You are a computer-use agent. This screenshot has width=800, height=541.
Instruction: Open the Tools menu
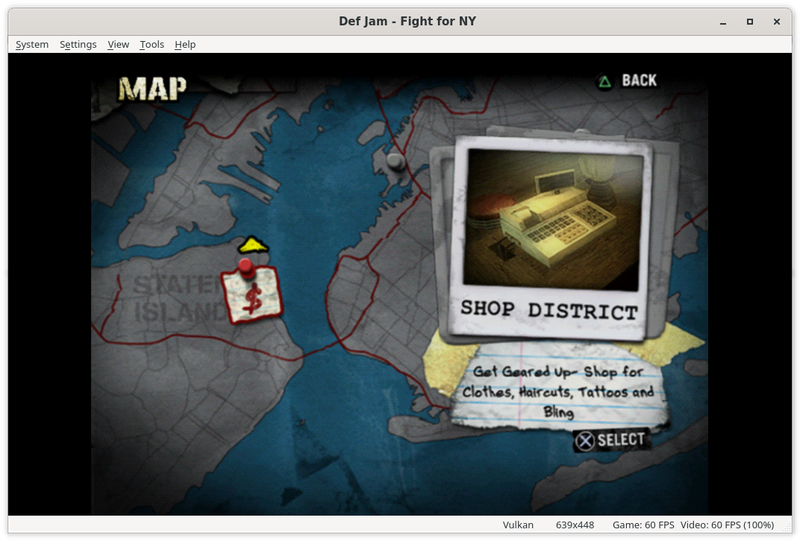pos(152,44)
